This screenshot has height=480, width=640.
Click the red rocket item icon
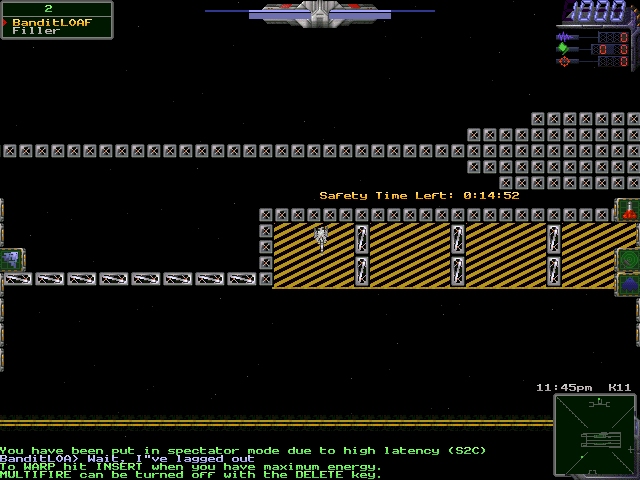[629, 210]
